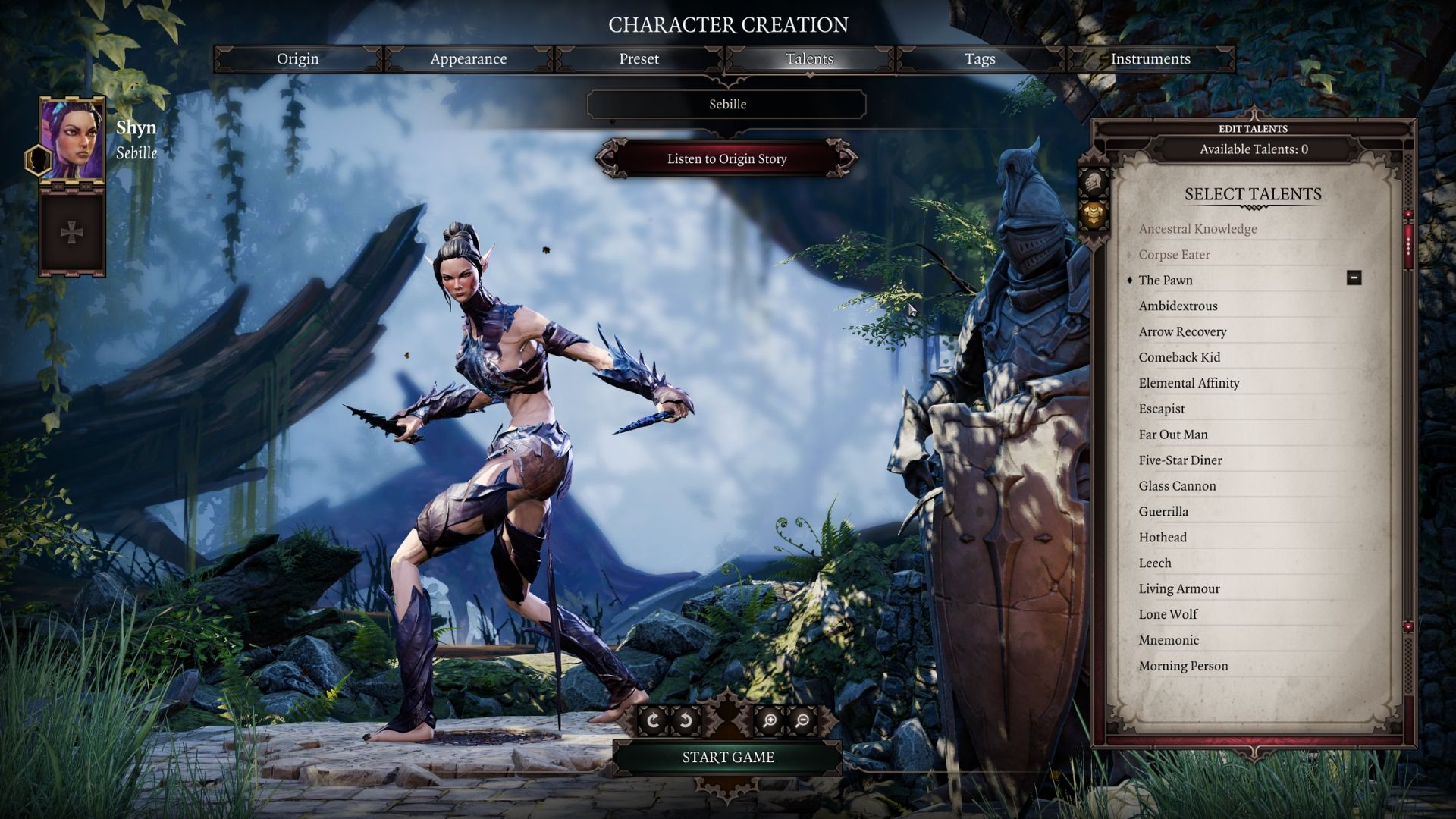Rotate the character model counterclockwise
This screenshot has height=819, width=1456.
pos(686,720)
